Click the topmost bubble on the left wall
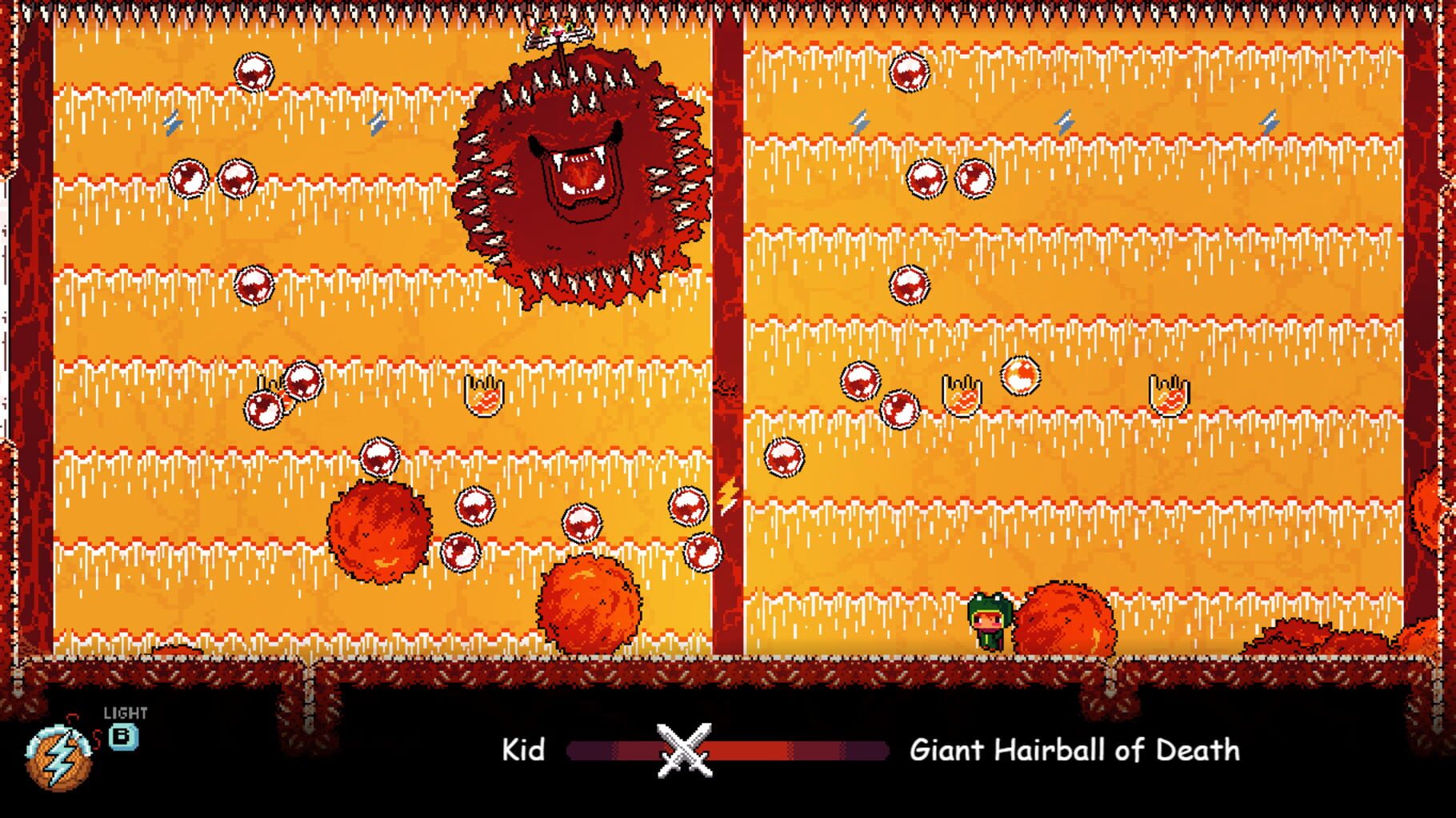The width and height of the screenshot is (1456, 818). pyautogui.click(x=256, y=73)
